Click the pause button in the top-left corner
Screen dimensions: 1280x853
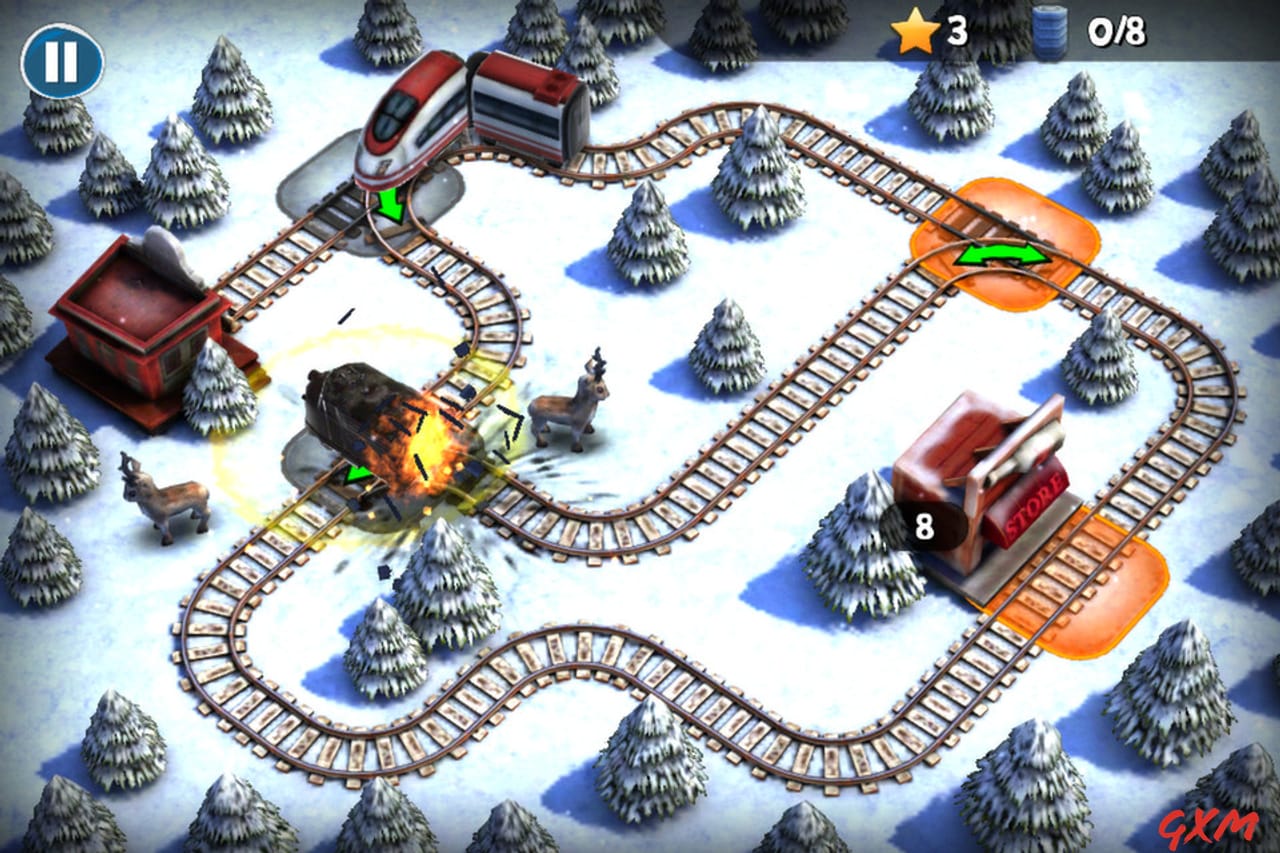click(60, 57)
